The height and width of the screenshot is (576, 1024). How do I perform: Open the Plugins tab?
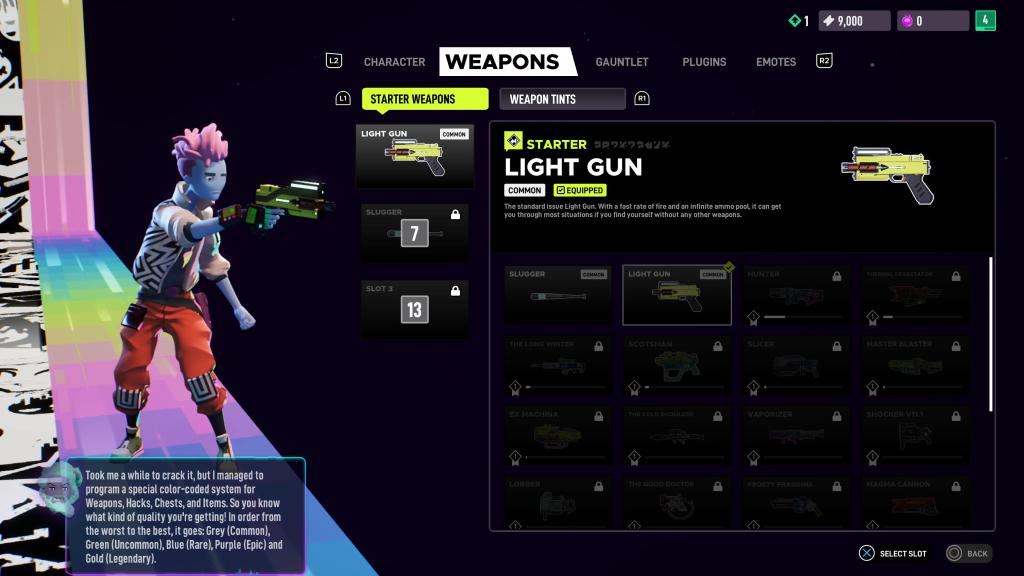coord(704,62)
